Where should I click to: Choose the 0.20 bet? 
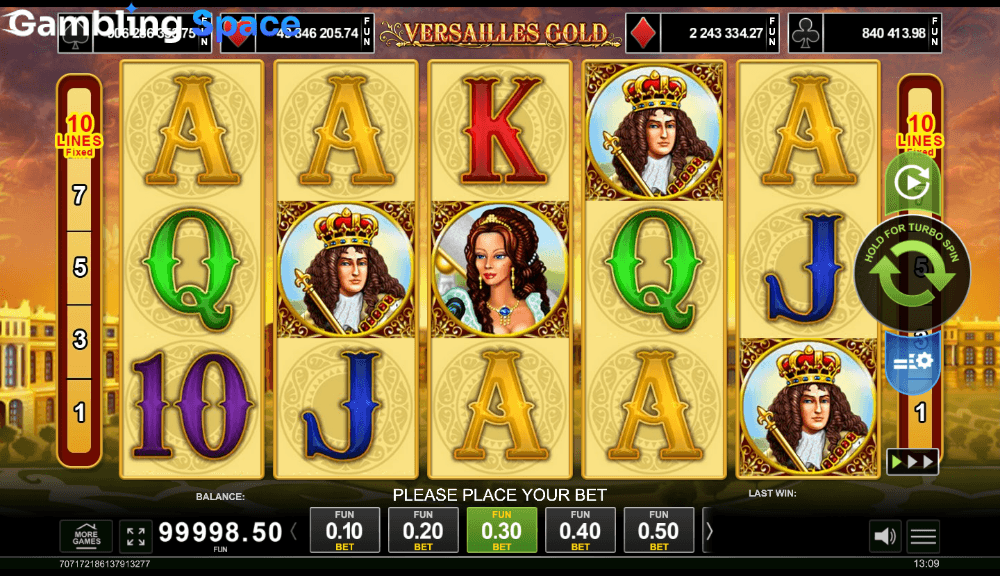pyautogui.click(x=423, y=530)
